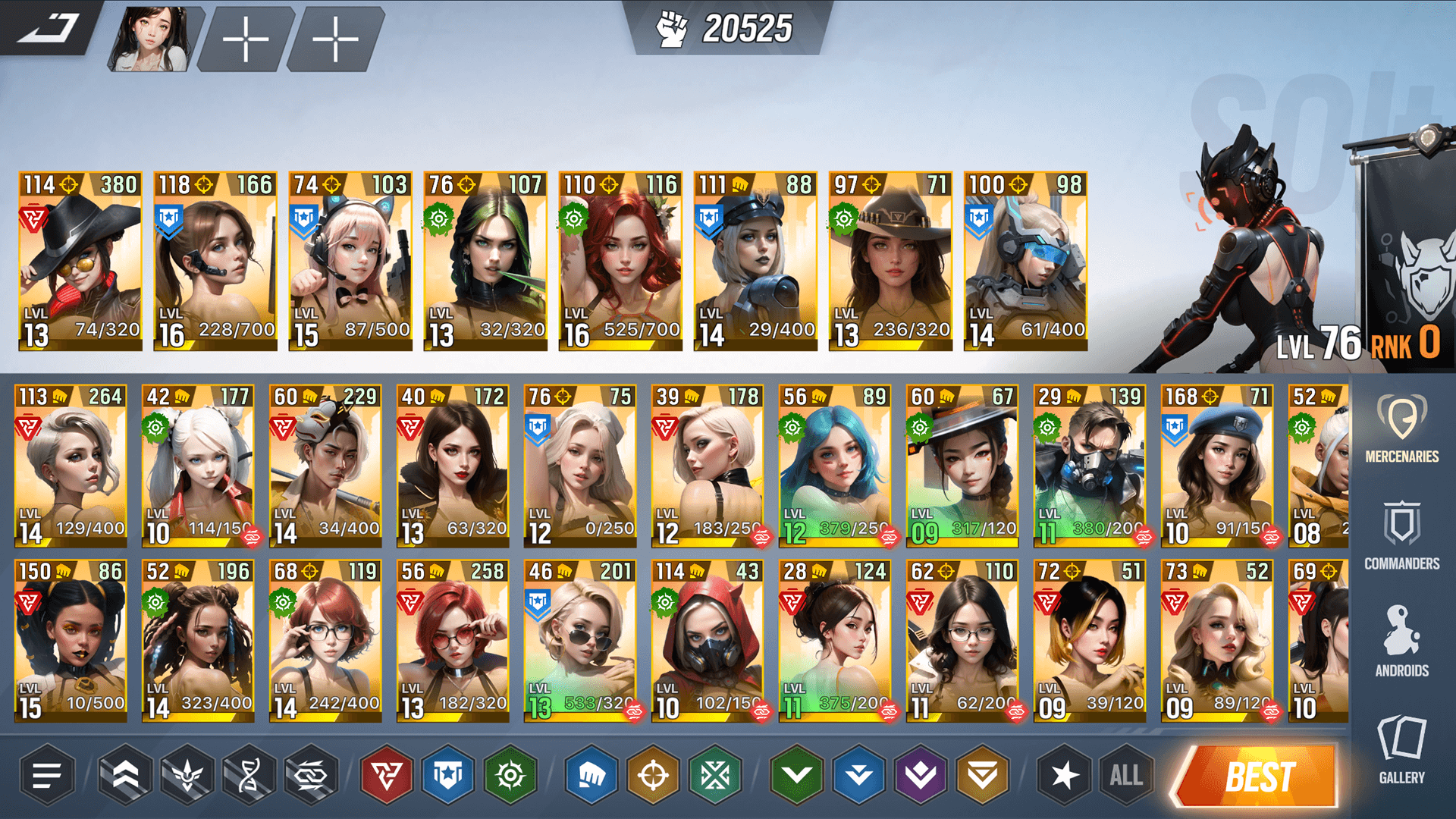Enable the purple rarity filter
This screenshot has width=1456, height=819.
(921, 775)
